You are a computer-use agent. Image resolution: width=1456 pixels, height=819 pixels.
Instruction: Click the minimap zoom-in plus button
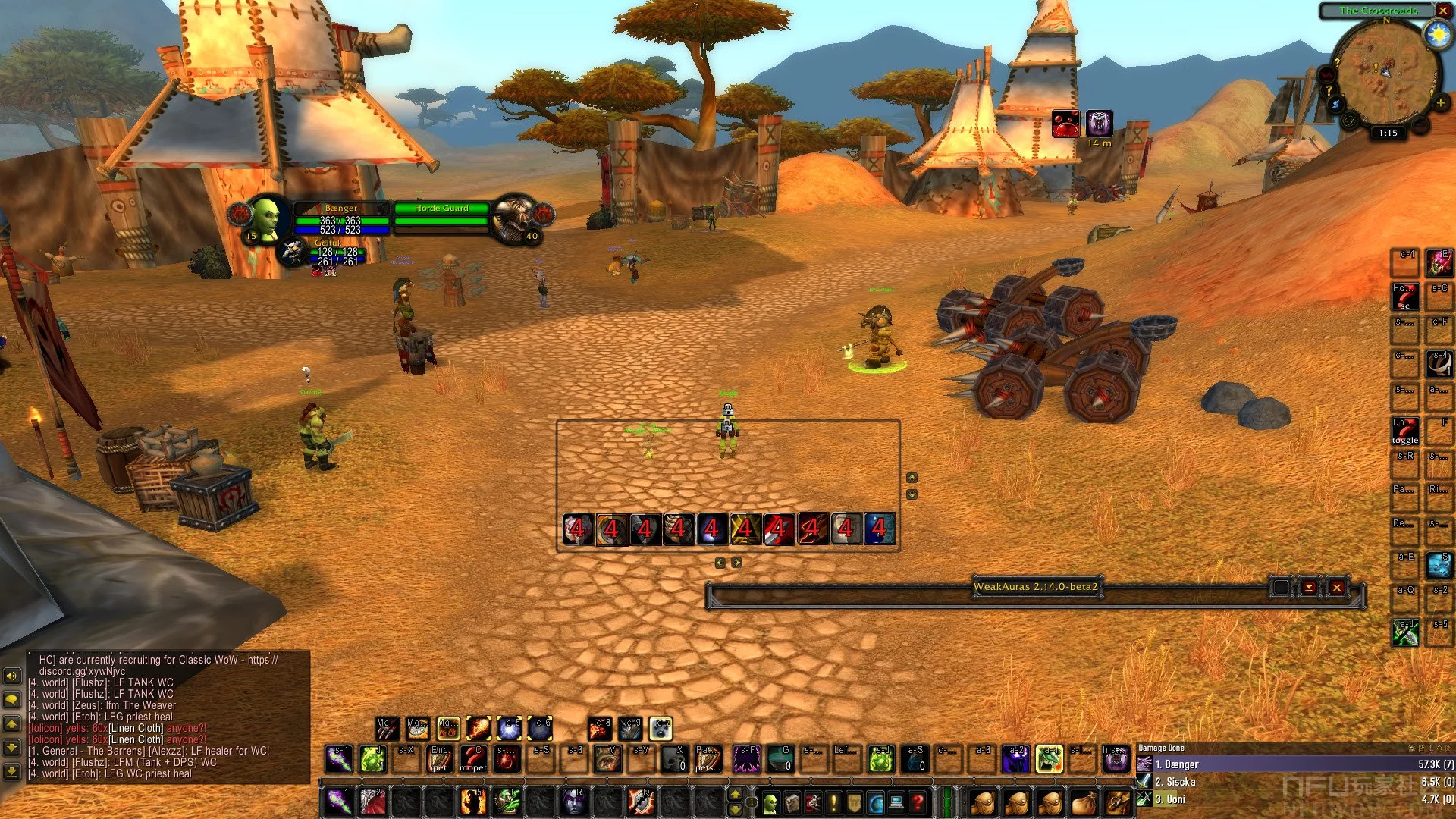tap(1440, 102)
